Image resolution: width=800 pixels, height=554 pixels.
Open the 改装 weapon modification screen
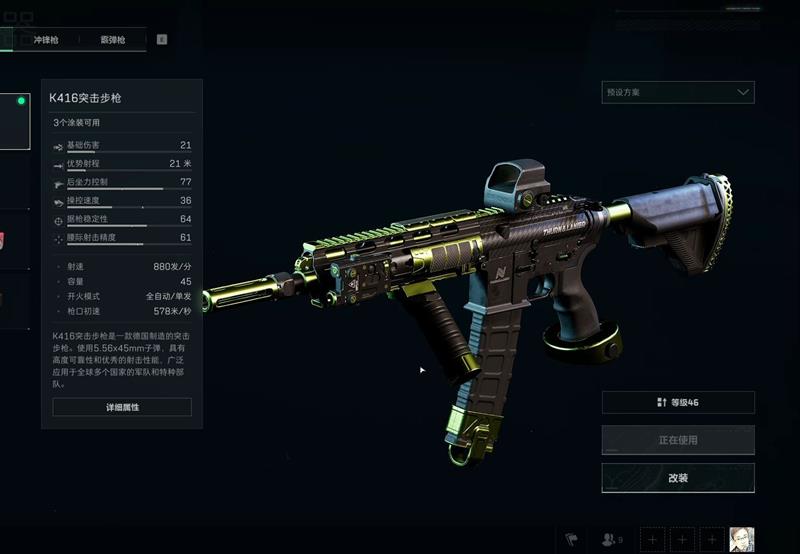coord(677,478)
